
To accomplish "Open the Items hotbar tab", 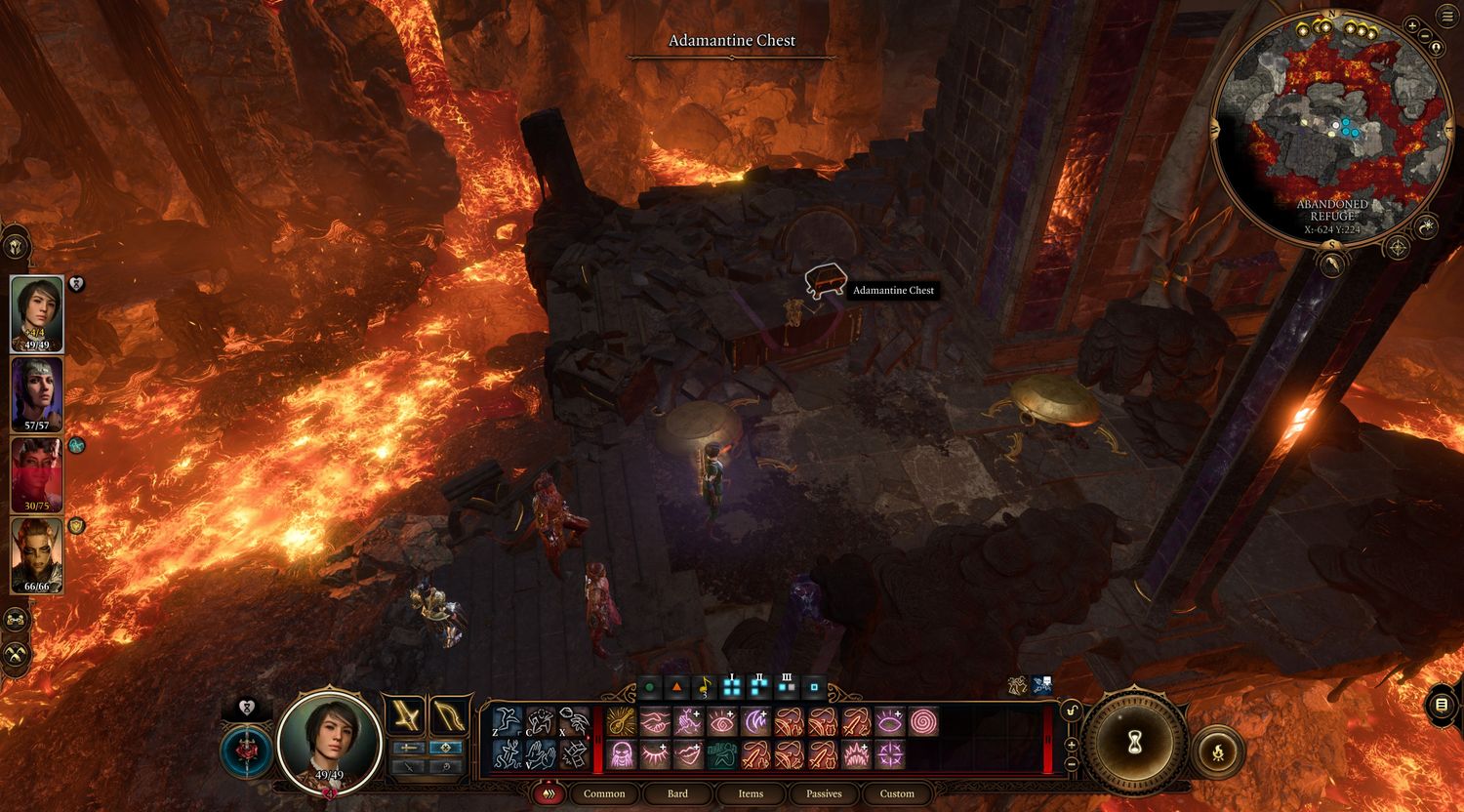I will tap(751, 793).
